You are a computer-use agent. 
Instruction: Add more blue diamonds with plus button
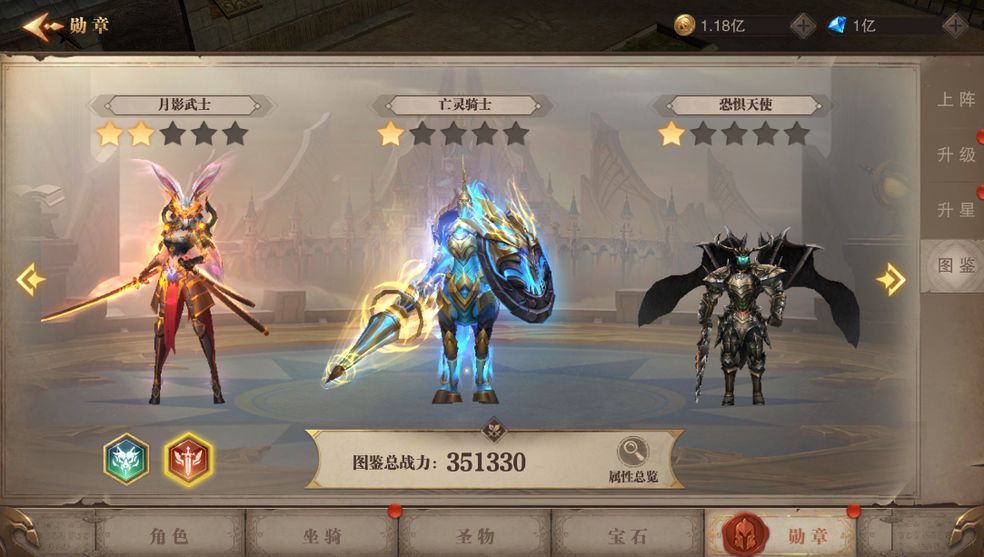[954, 25]
